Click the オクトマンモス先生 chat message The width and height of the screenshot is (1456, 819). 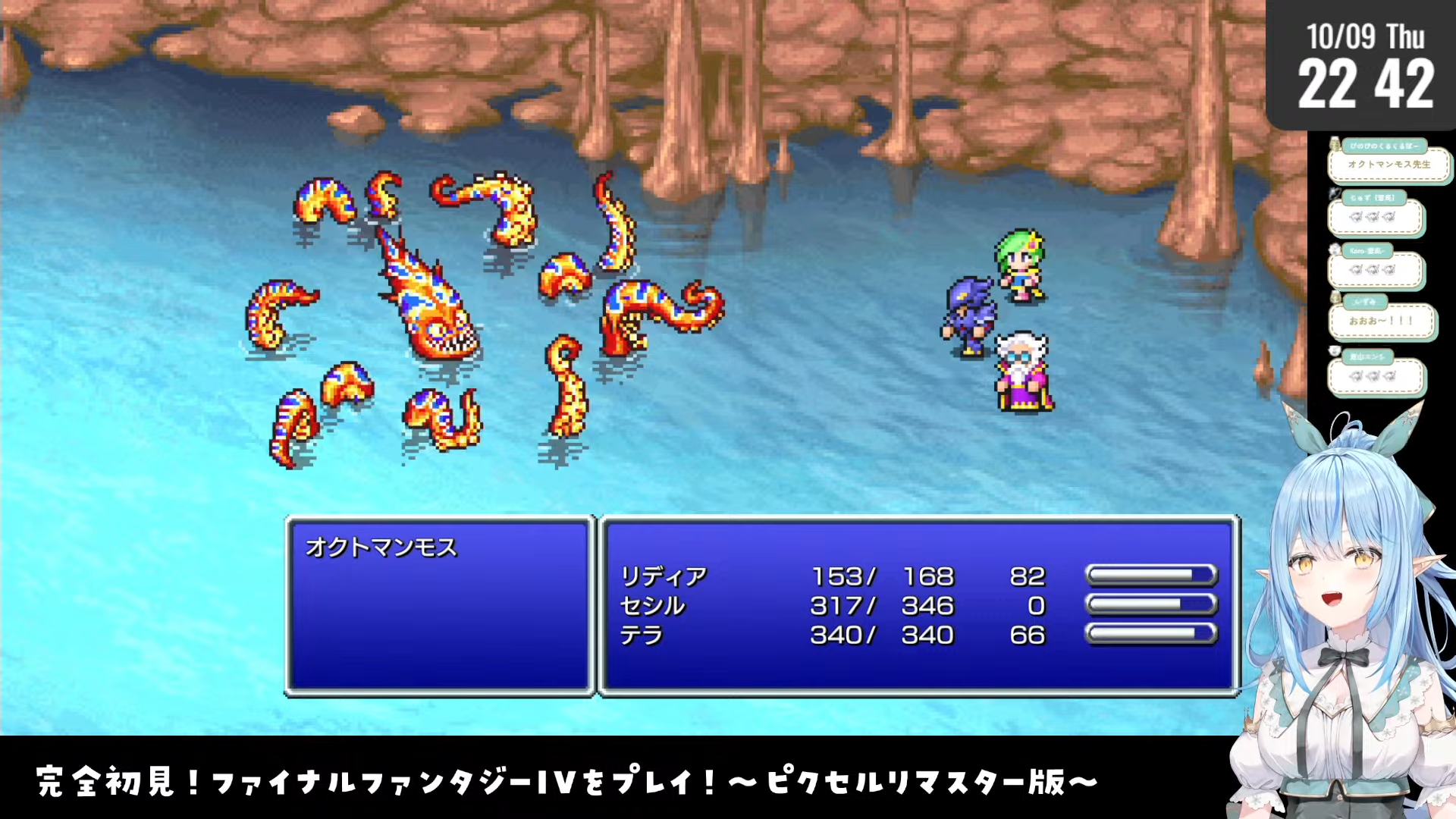click(x=1389, y=165)
